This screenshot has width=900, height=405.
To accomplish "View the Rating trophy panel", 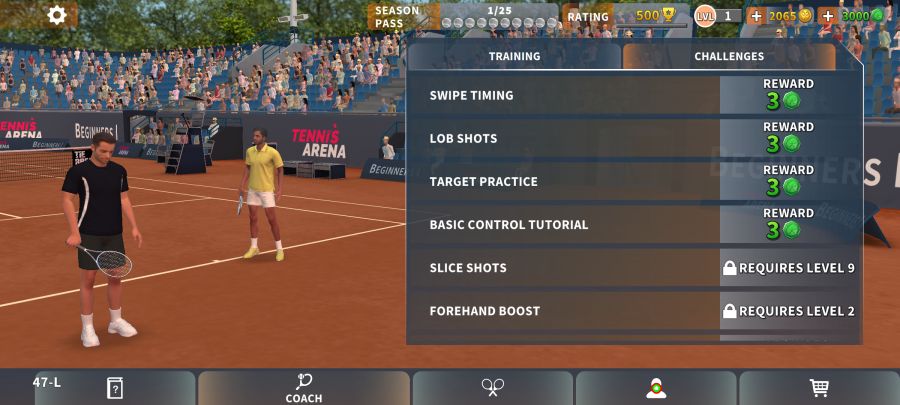I will (x=624, y=16).
